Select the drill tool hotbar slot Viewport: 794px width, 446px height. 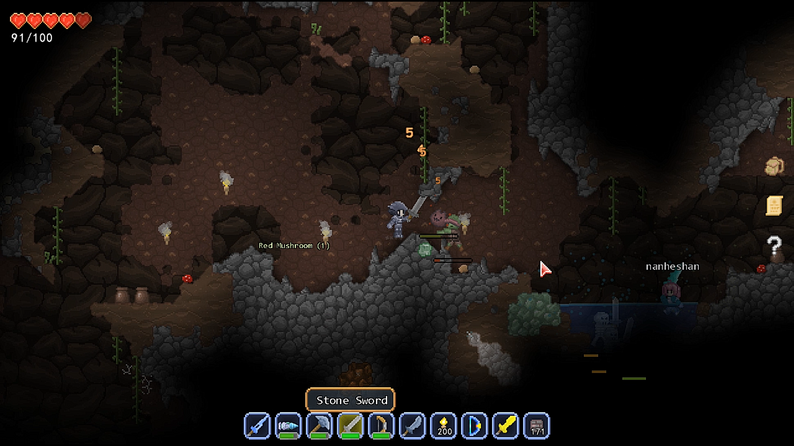click(288, 425)
